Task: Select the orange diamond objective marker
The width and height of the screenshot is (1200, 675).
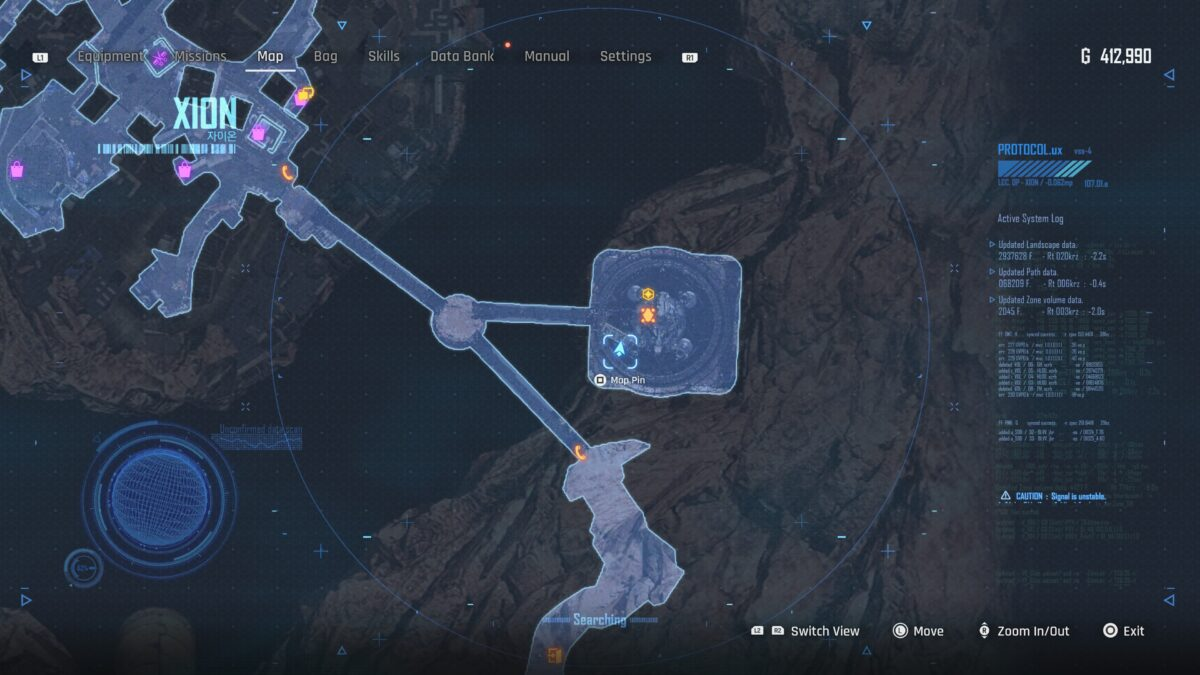Action: coord(647,315)
